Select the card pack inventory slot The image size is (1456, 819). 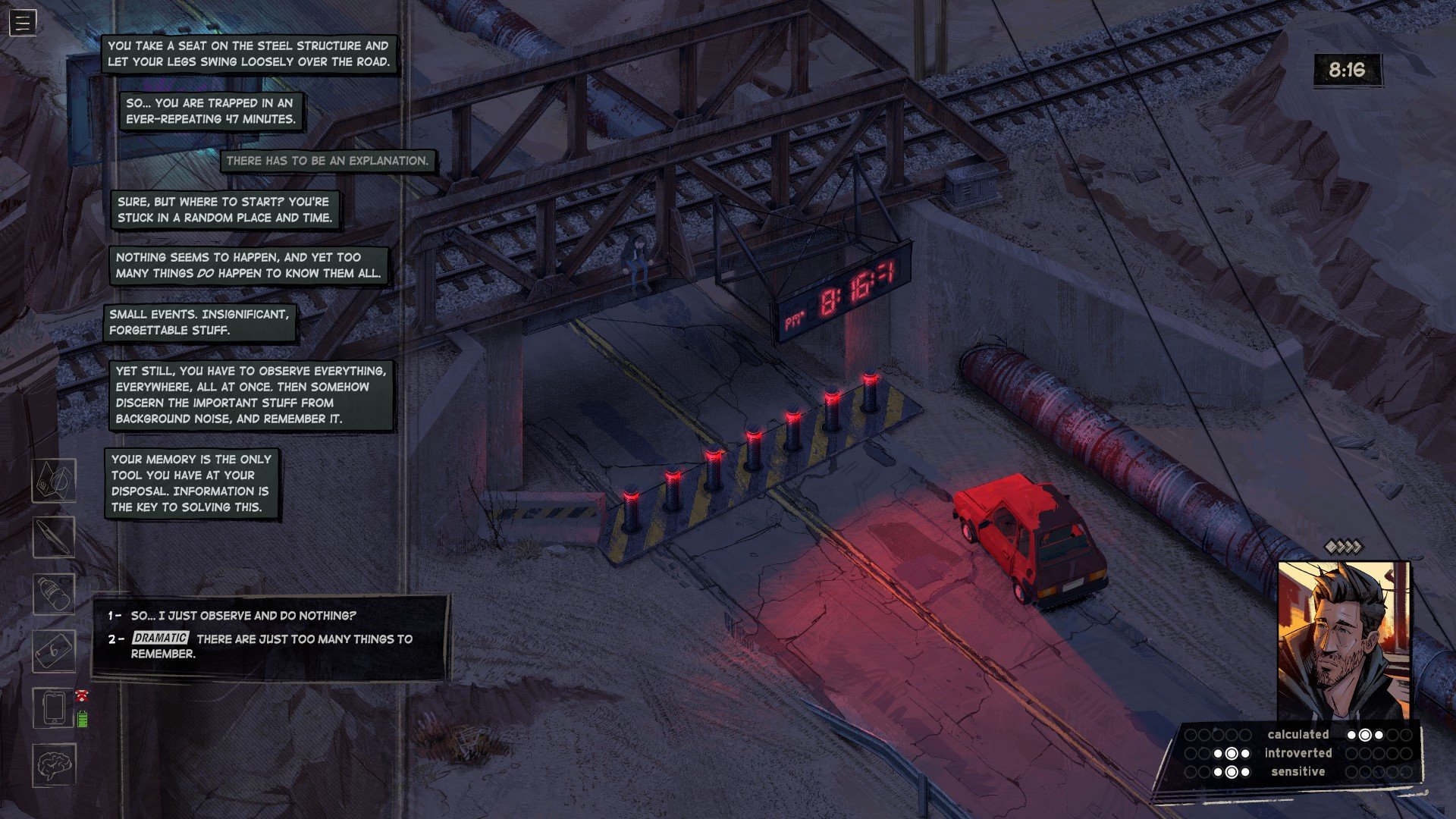pyautogui.click(x=54, y=651)
